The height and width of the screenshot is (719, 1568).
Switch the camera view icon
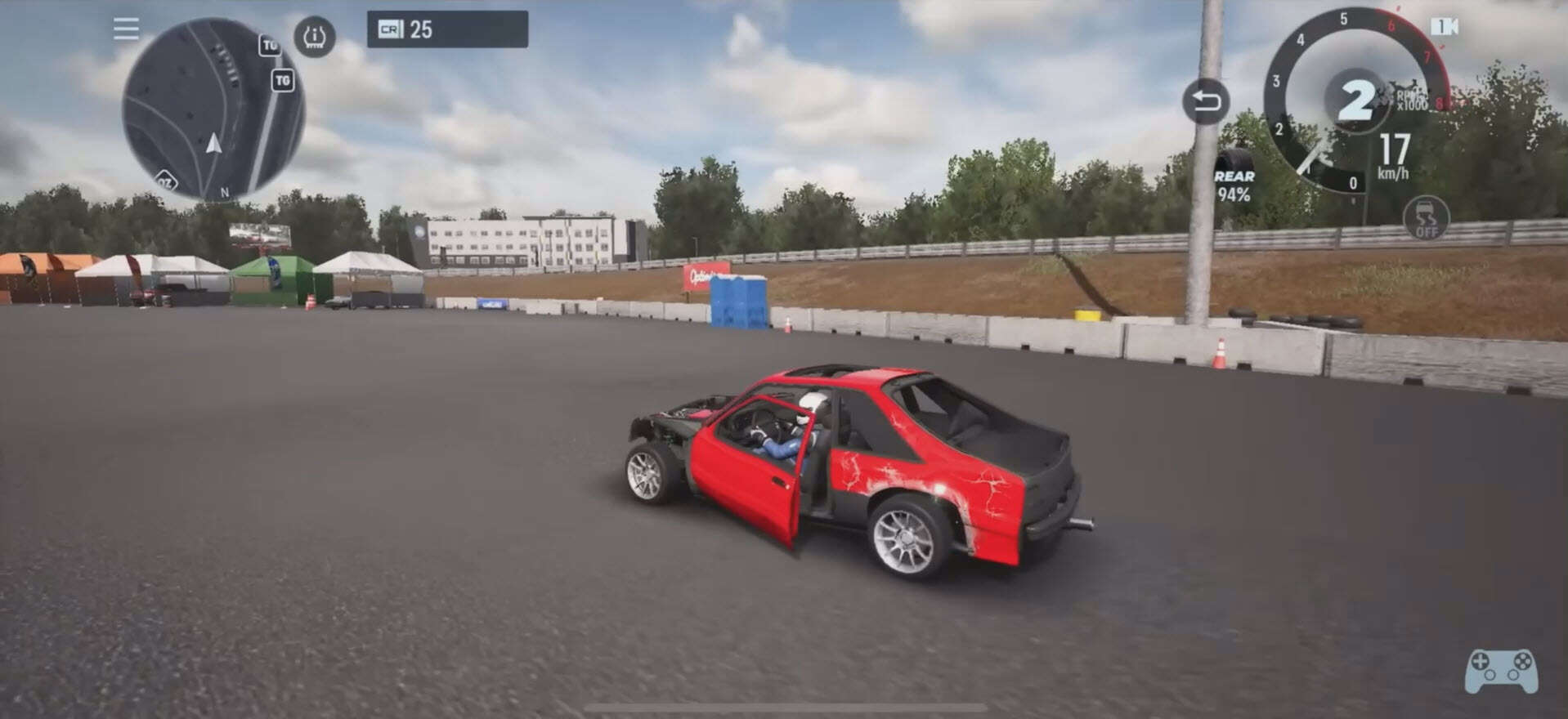pos(1444,27)
